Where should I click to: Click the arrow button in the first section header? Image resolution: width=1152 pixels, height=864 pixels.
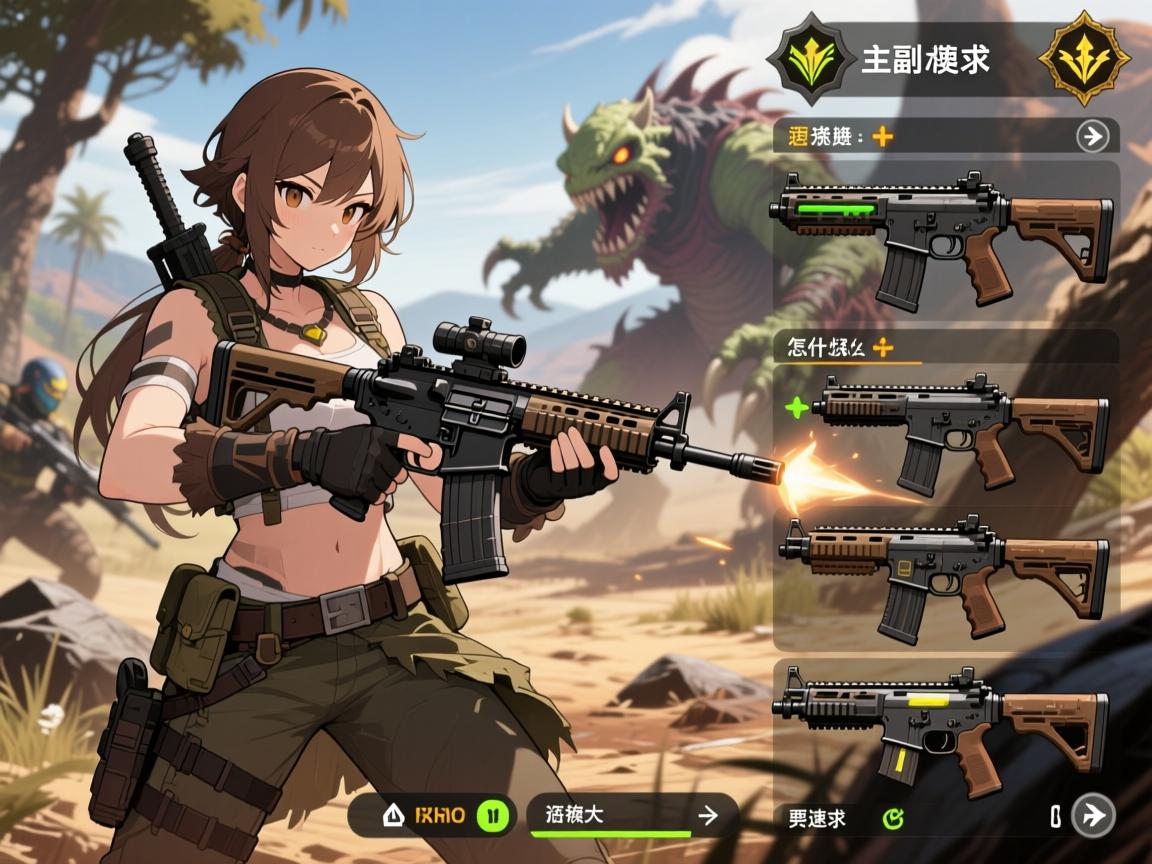(1091, 136)
